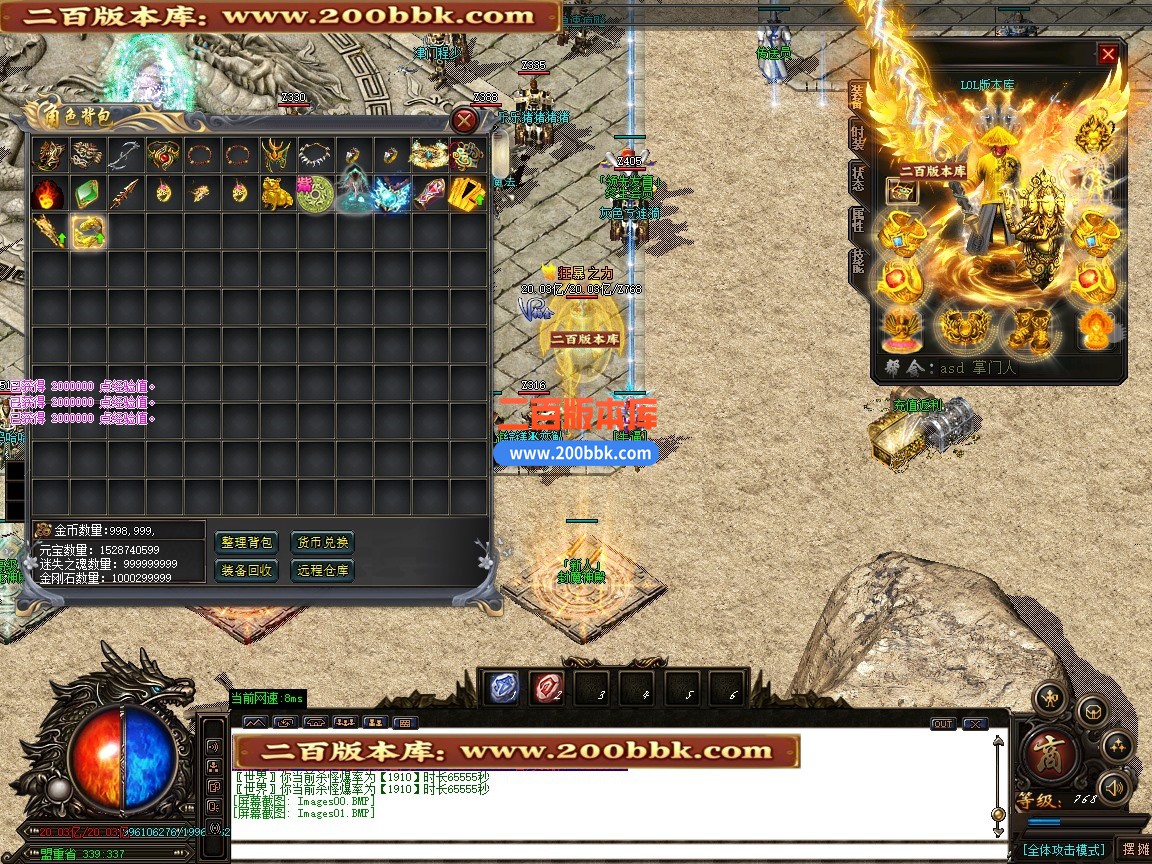Close the character backpack window

click(464, 121)
